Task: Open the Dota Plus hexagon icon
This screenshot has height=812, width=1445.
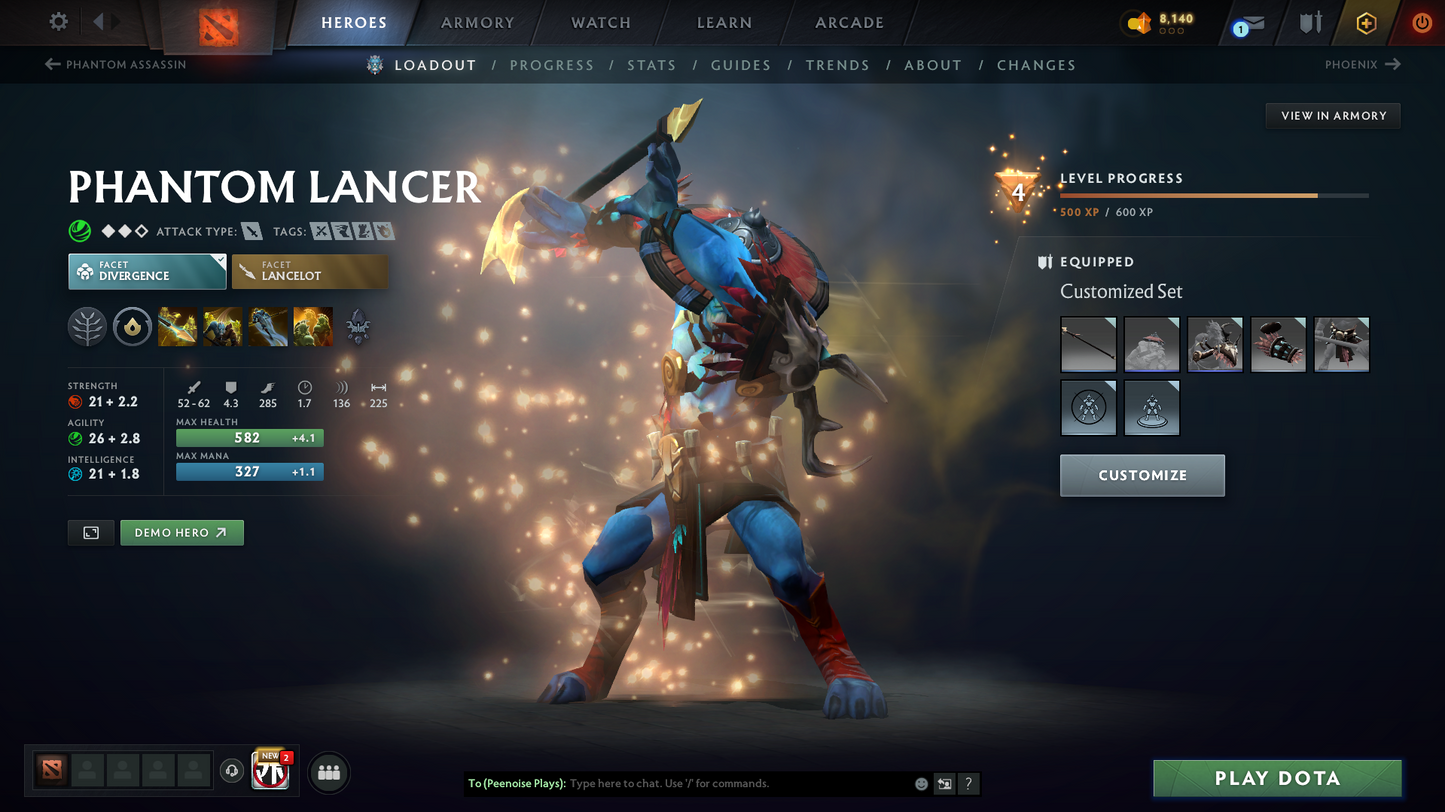Action: click(1366, 22)
